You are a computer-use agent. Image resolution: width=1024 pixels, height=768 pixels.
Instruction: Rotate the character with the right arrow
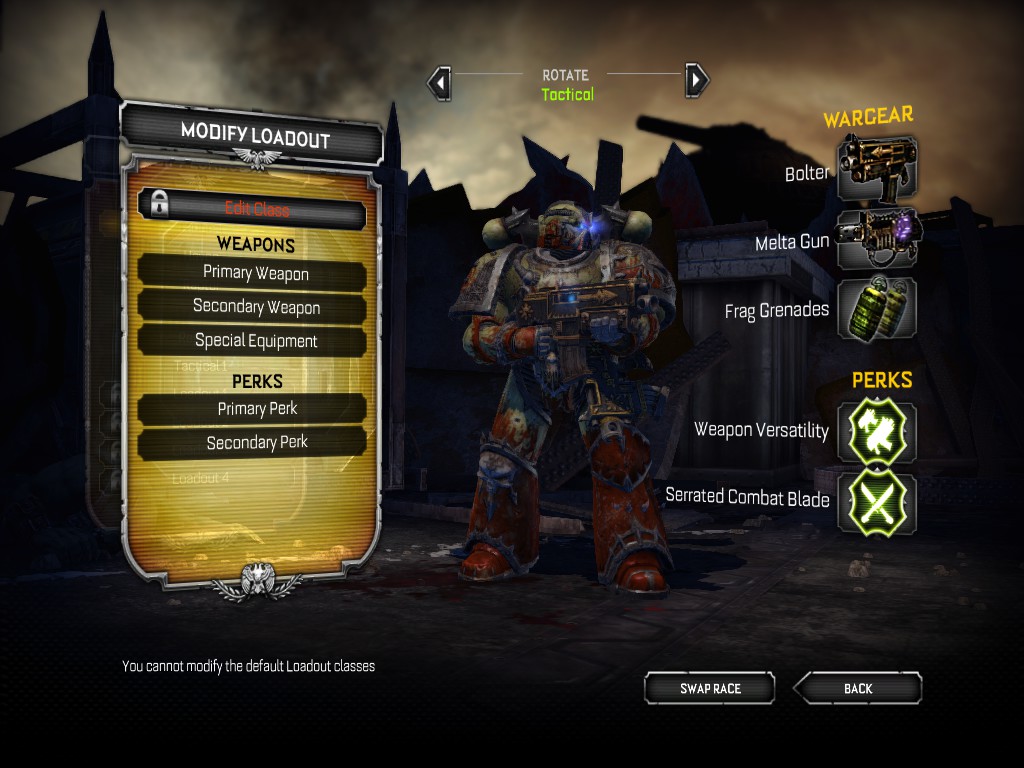[697, 80]
